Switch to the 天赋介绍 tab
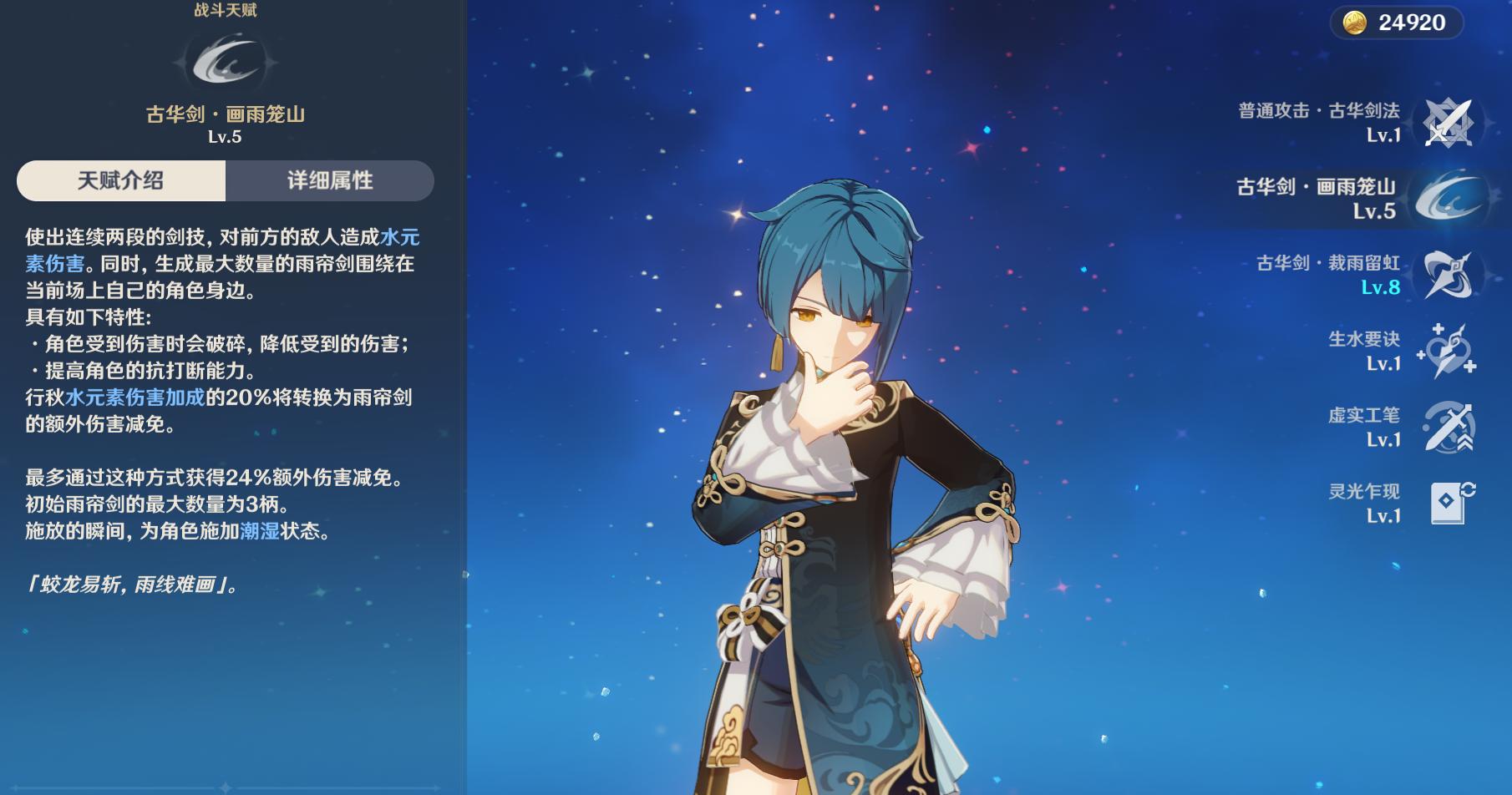 (121, 180)
